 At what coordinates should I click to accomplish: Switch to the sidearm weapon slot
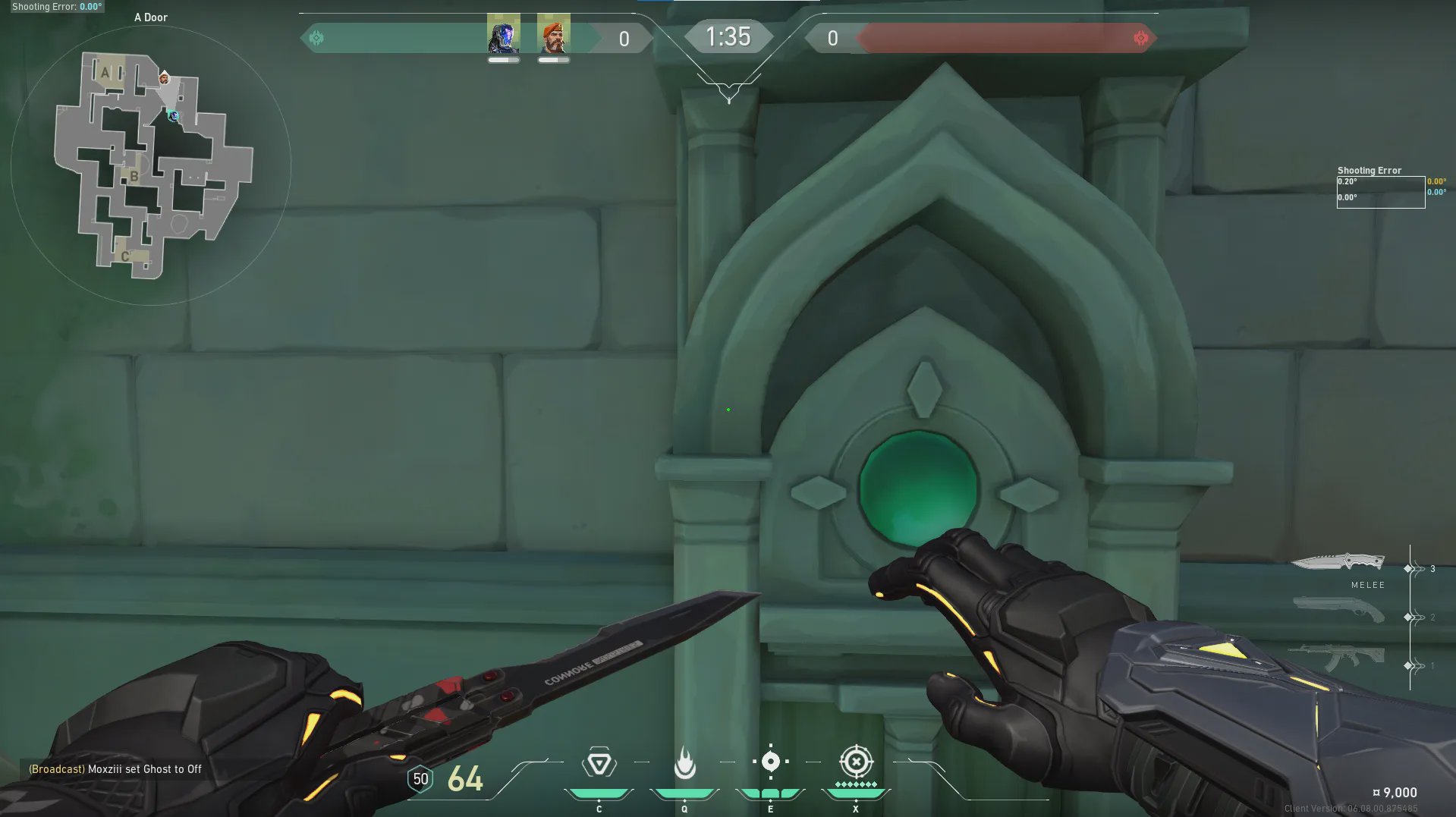click(x=1338, y=609)
